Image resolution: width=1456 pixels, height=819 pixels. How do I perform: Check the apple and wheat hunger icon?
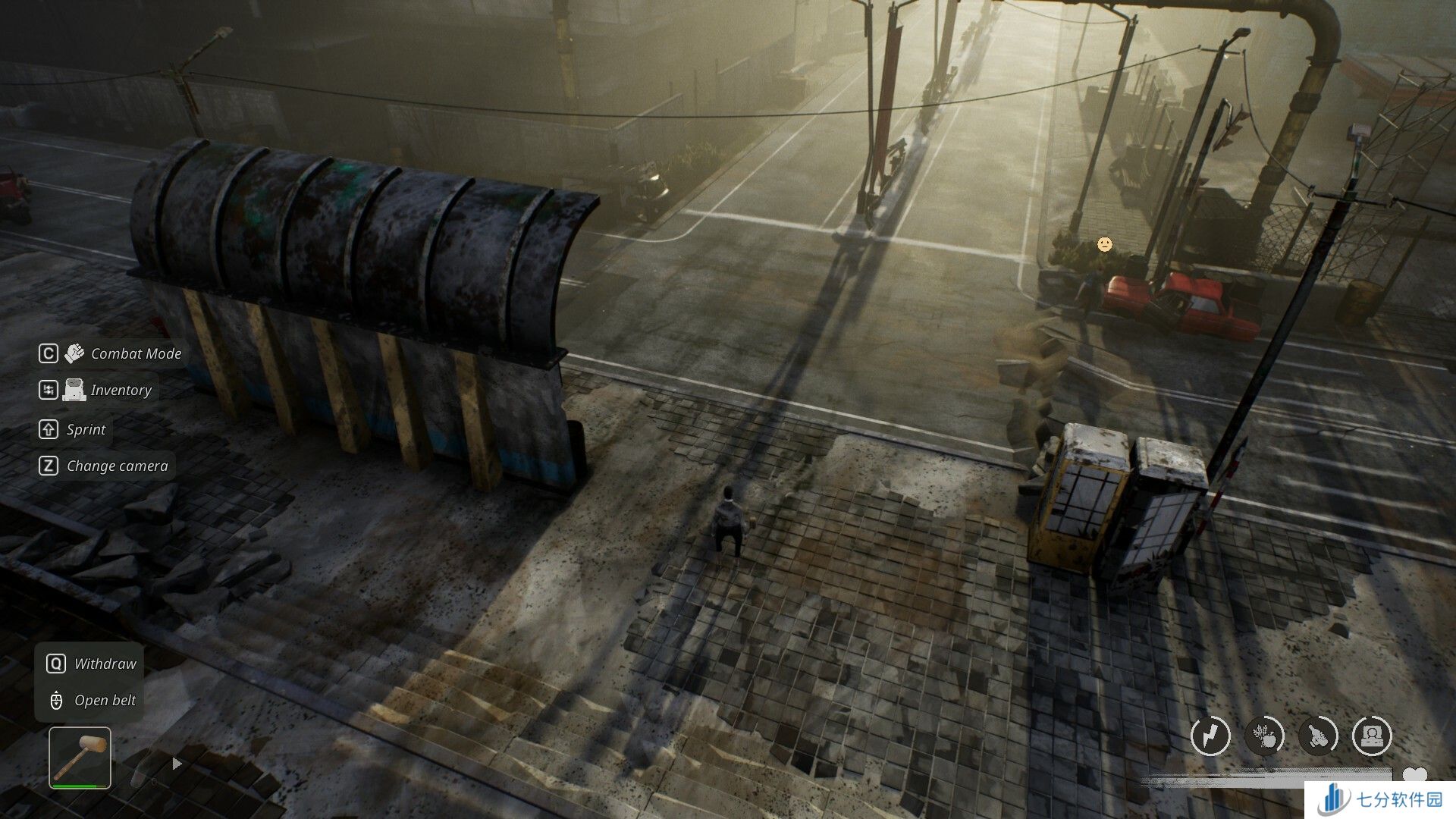1264,735
